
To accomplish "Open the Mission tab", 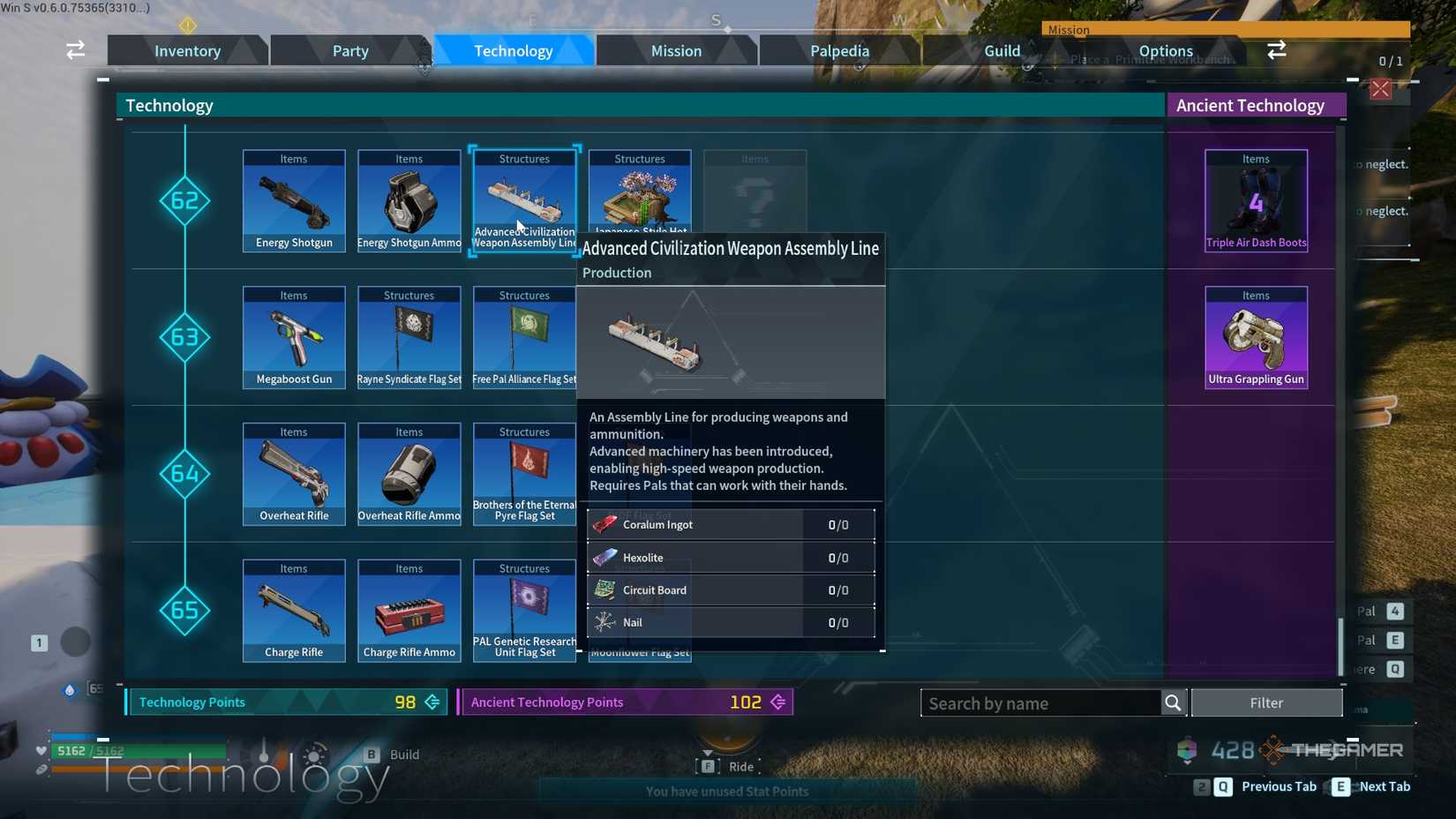I will point(676,50).
